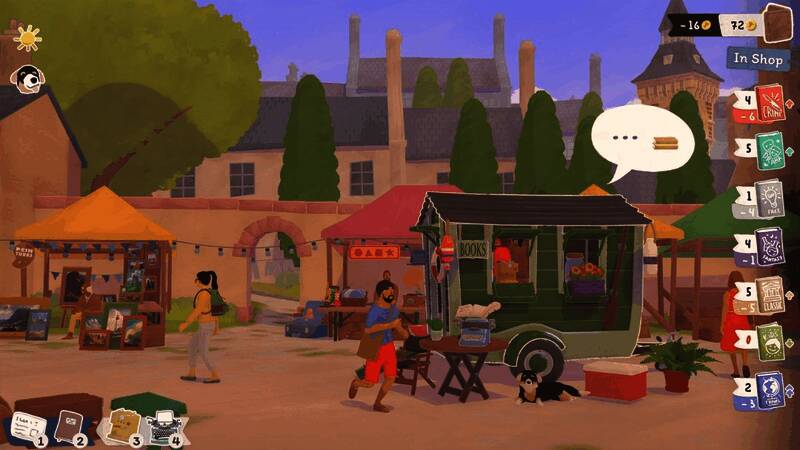Pick the grey Fact book with lightbulb
This screenshot has height=450, width=800.
770,197
